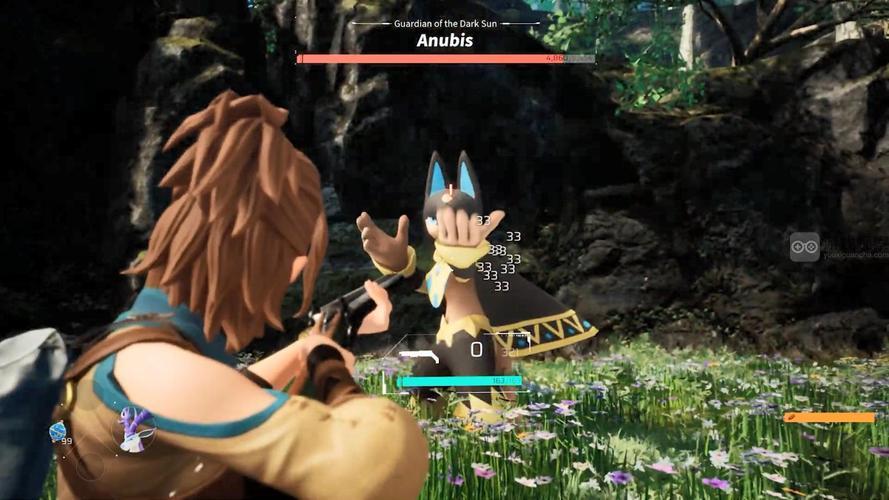Choose the purple antlered Pal icon
Viewport: 889px width, 500px height.
coord(132,428)
